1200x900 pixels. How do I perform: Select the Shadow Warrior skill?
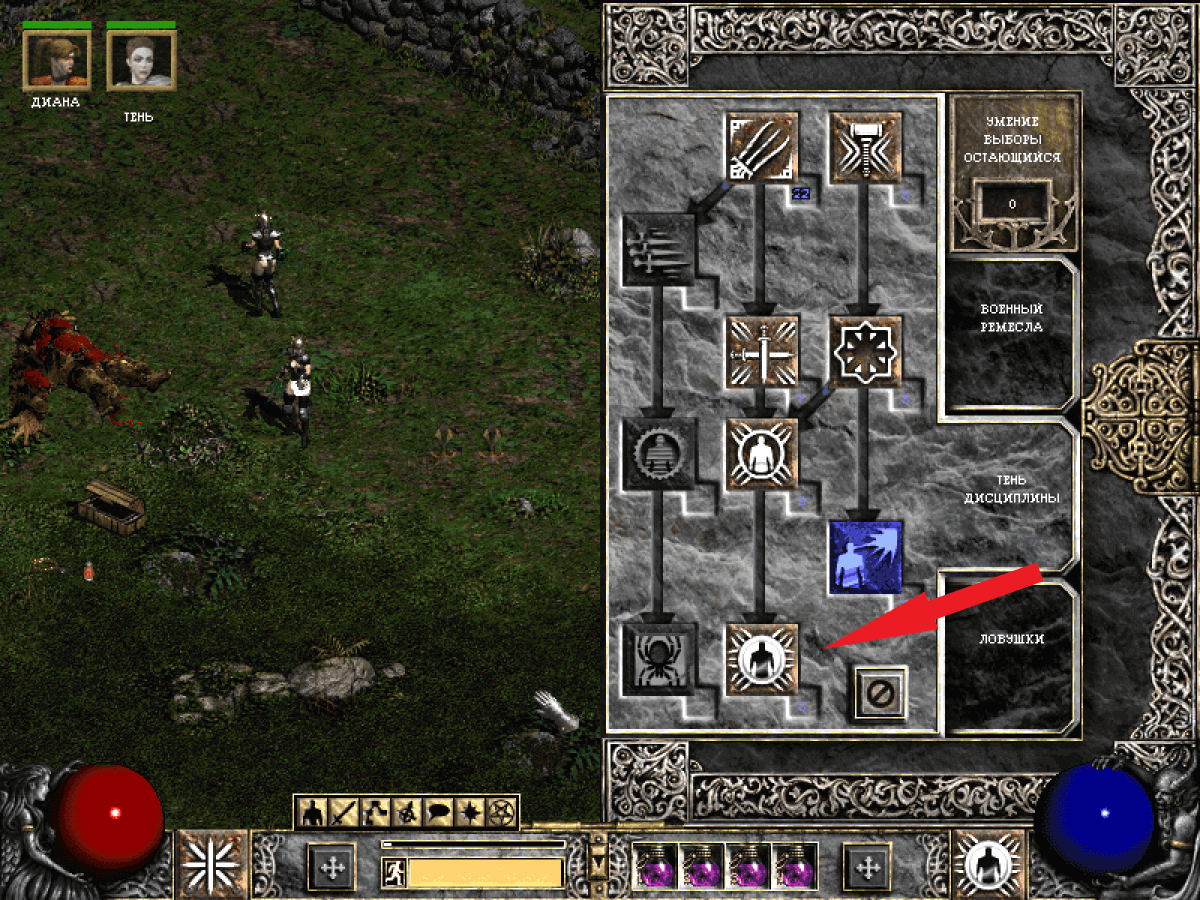coord(762,454)
